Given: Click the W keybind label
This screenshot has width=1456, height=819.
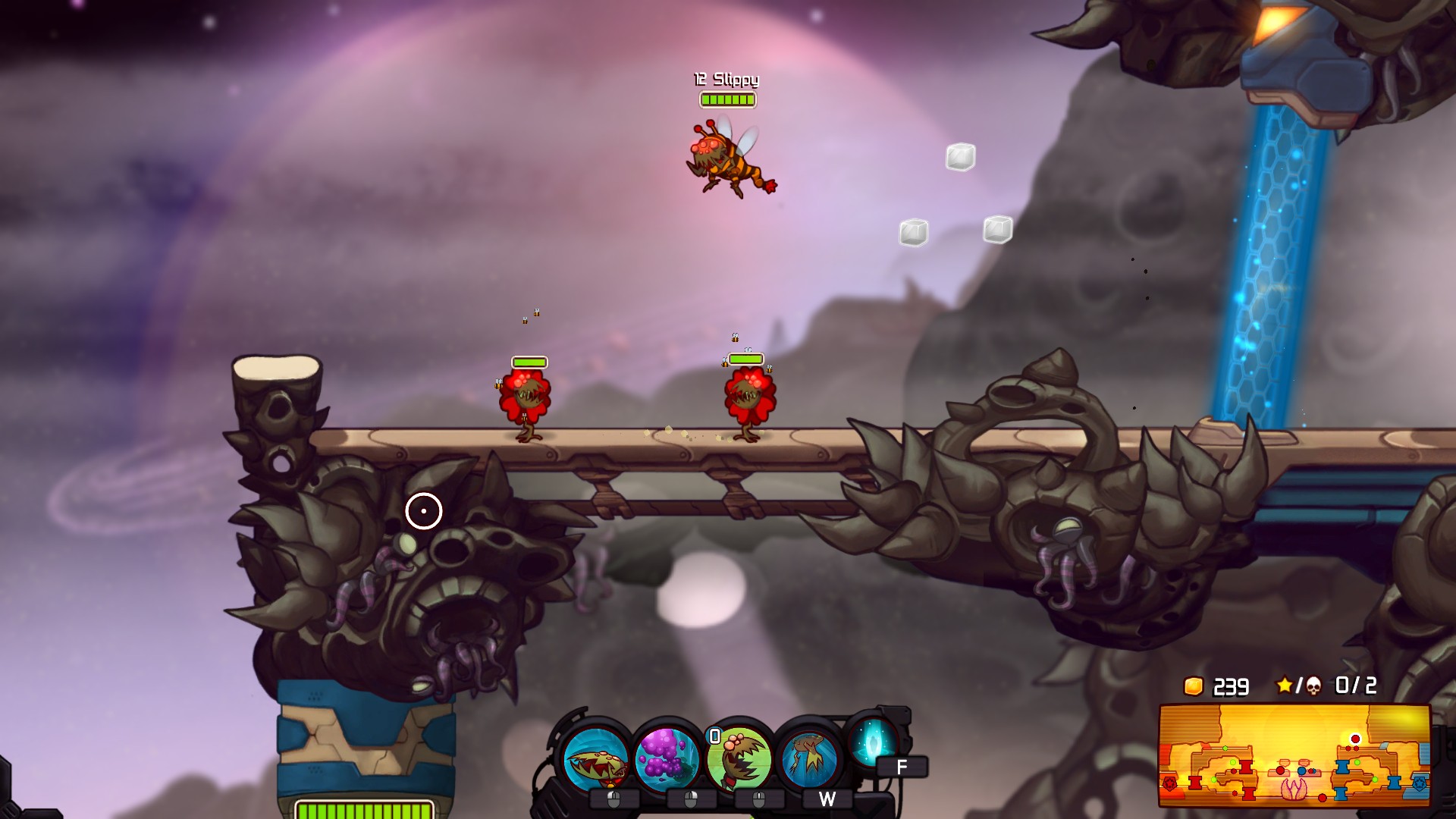Looking at the screenshot, I should pyautogui.click(x=827, y=799).
